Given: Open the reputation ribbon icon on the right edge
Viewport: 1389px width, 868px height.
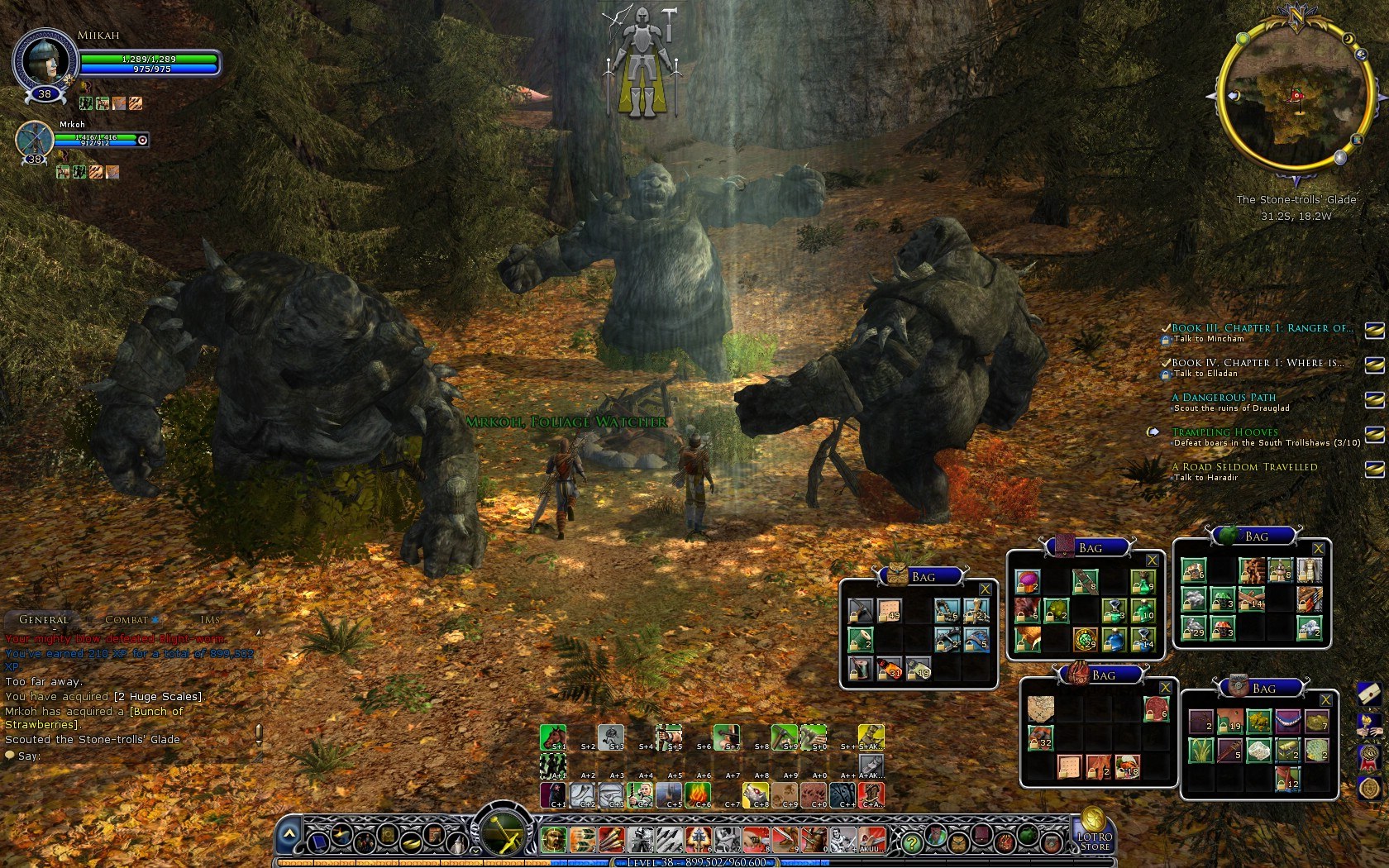Looking at the screenshot, I should click(1368, 756).
